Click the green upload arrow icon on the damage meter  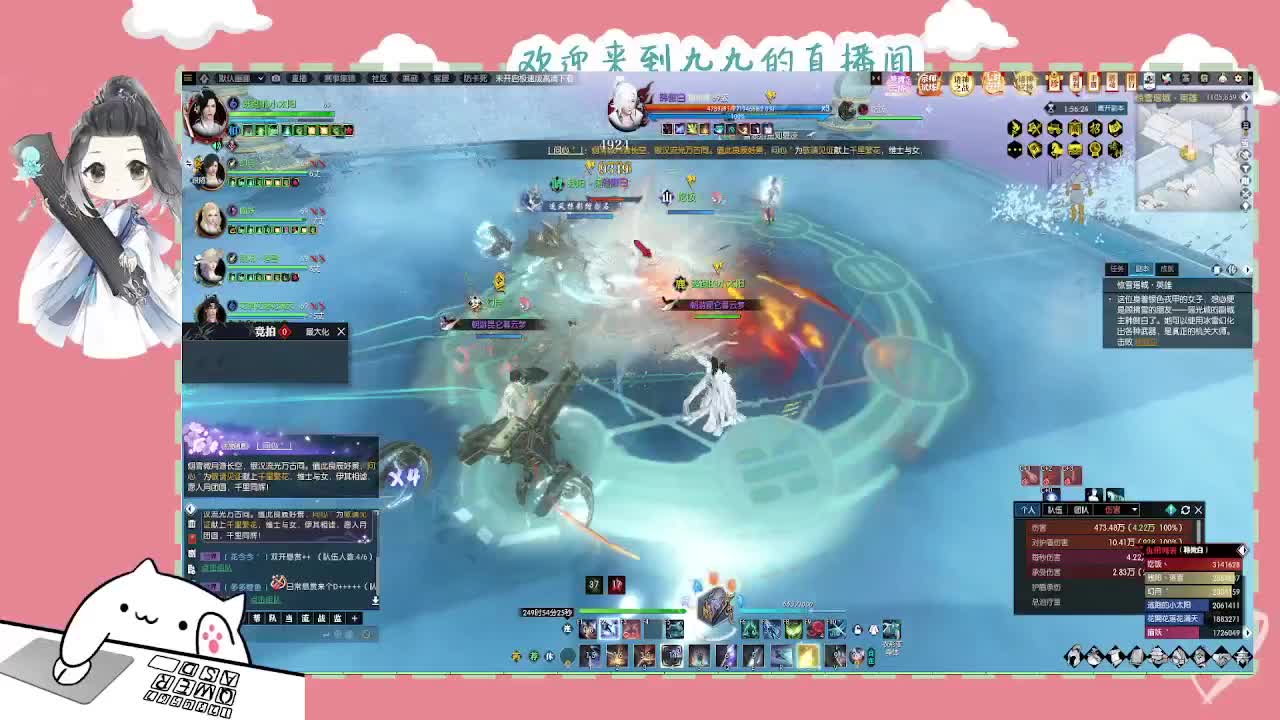pyautogui.click(x=1168, y=511)
